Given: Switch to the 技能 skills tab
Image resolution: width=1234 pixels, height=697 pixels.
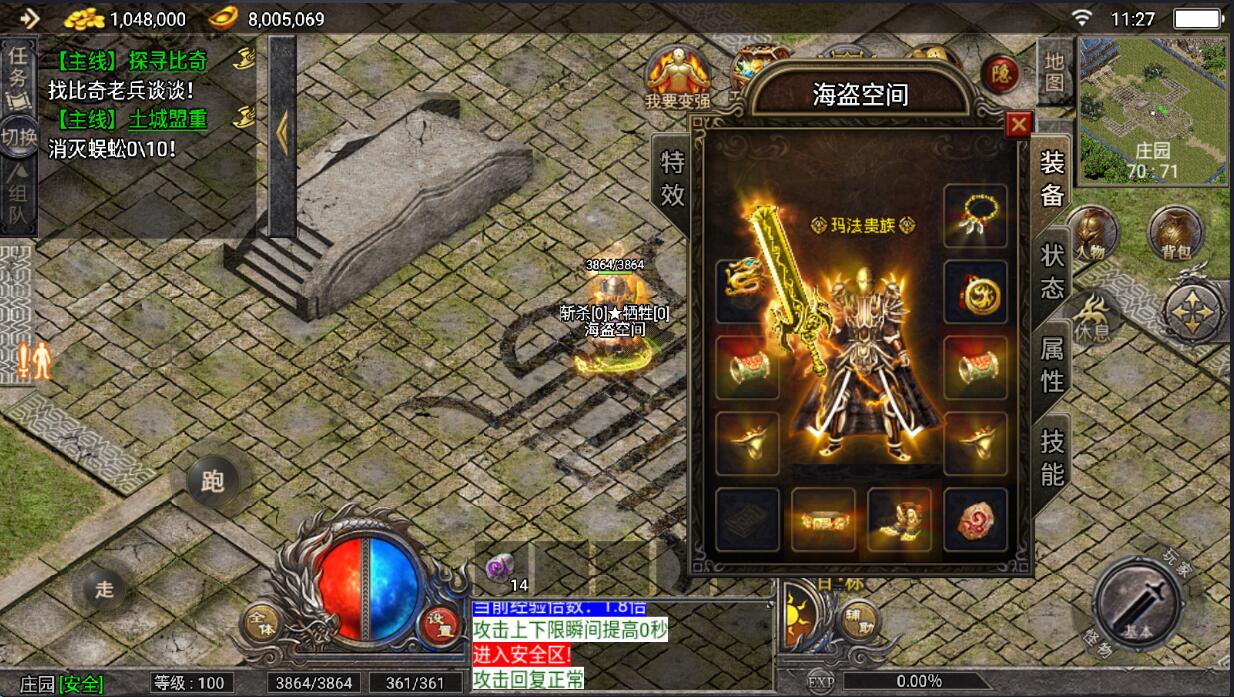Looking at the screenshot, I should pyautogui.click(x=1052, y=457).
